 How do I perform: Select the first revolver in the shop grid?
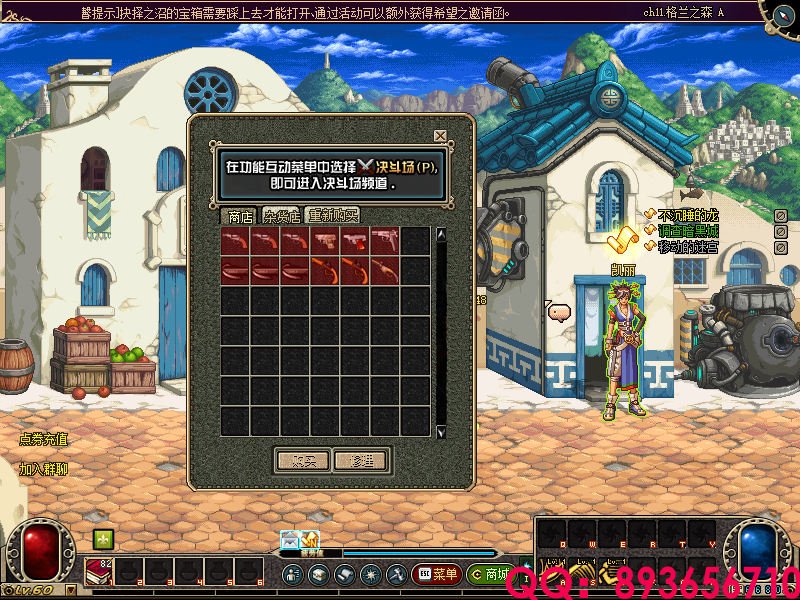(235, 241)
